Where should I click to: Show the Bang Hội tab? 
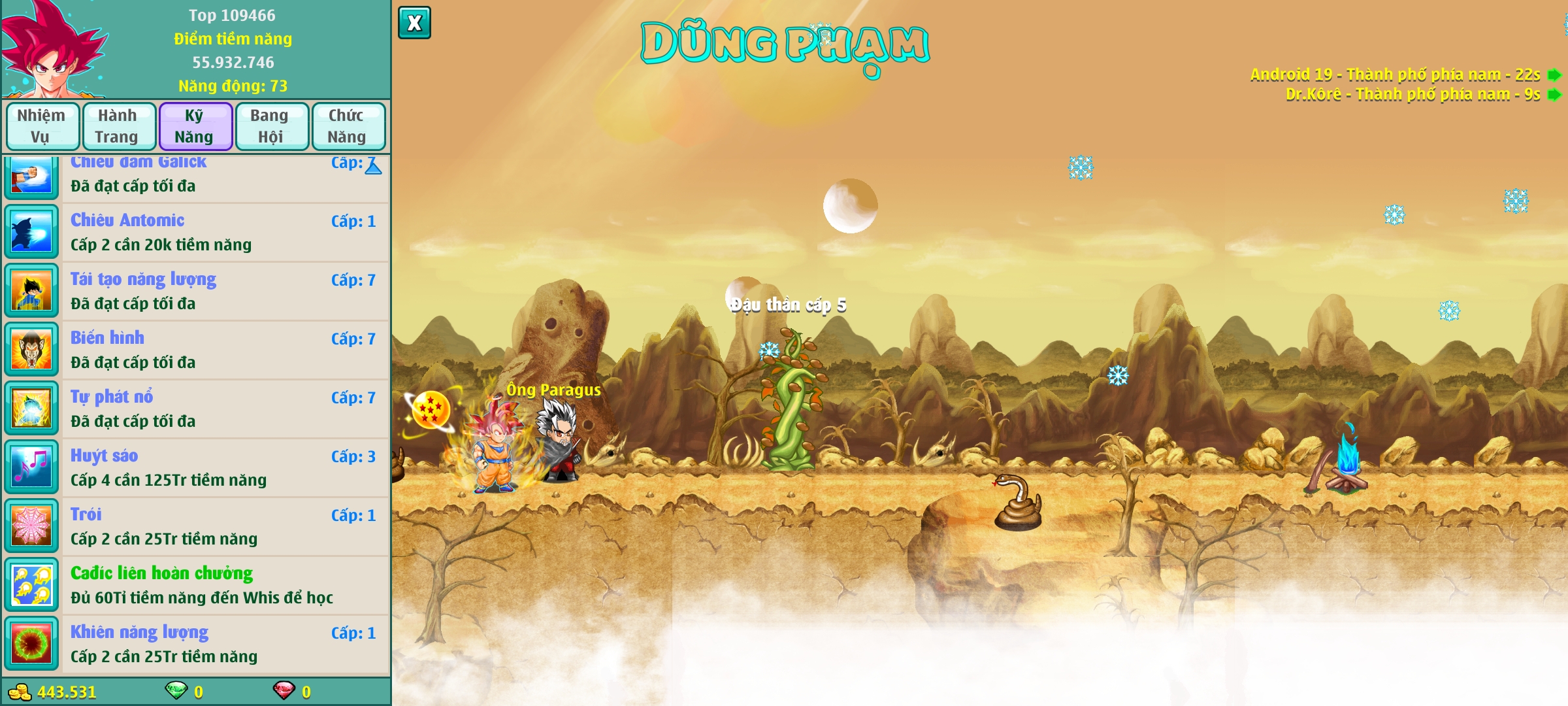[x=270, y=126]
